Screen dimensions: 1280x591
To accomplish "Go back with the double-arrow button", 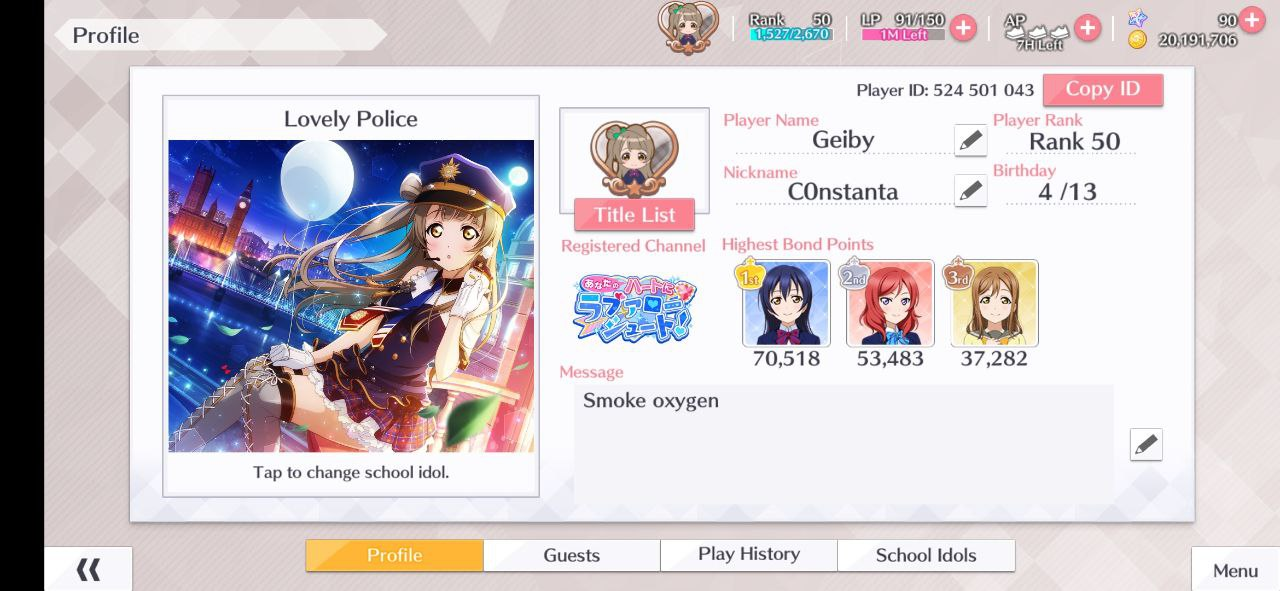I will [88, 570].
